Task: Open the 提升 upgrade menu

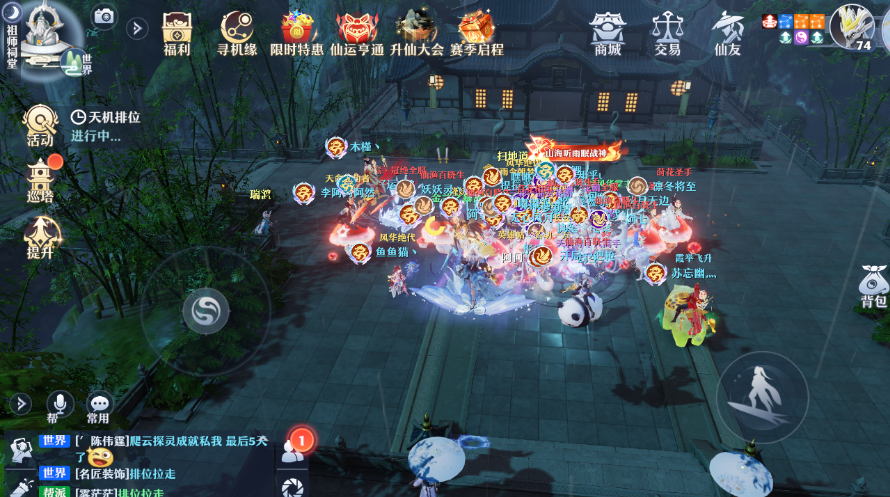Action: click(x=41, y=237)
